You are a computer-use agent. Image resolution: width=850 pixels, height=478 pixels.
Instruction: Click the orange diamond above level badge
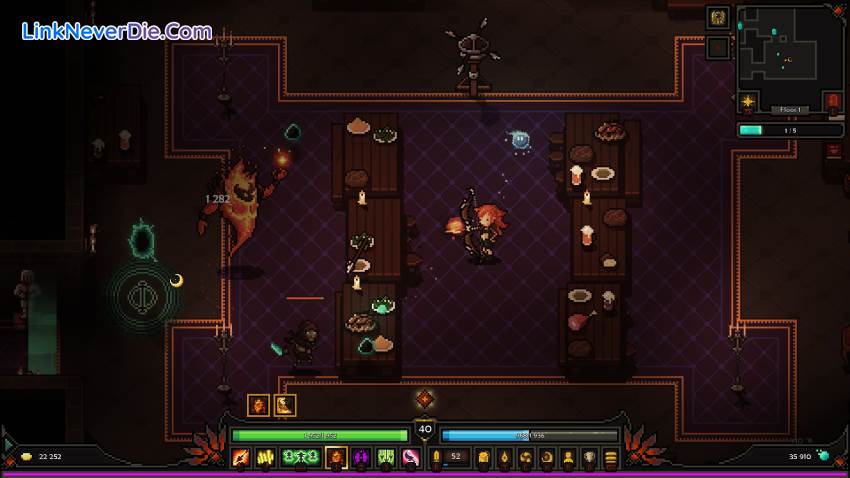point(425,399)
